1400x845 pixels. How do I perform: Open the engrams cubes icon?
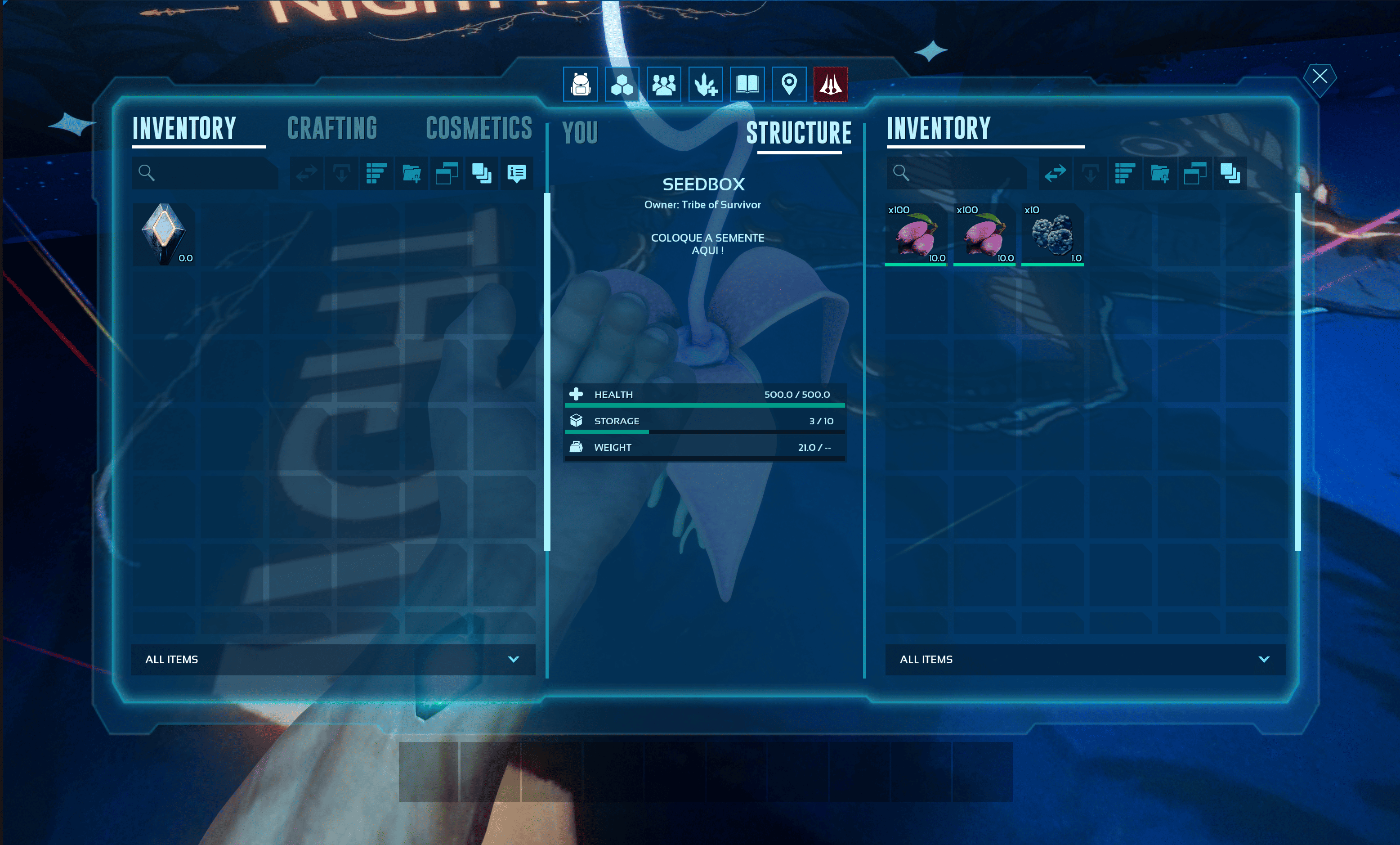pos(622,85)
